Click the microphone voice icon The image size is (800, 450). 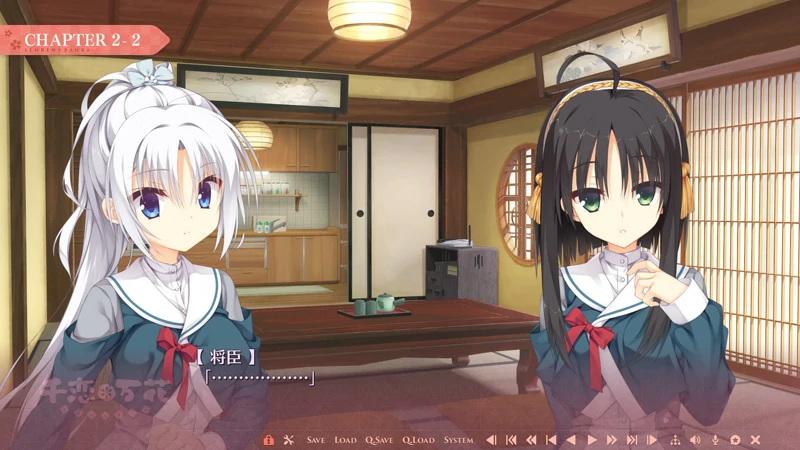click(x=715, y=440)
